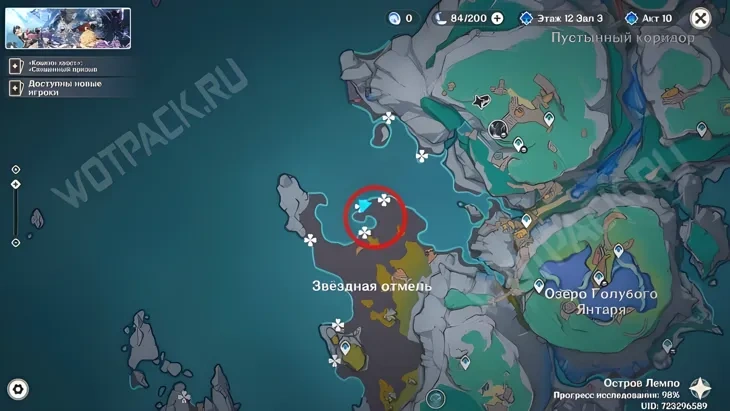The height and width of the screenshot is (411, 730).
Task: Open the «Доступны новые игроки» notification
Action: pyautogui.click(x=68, y=87)
